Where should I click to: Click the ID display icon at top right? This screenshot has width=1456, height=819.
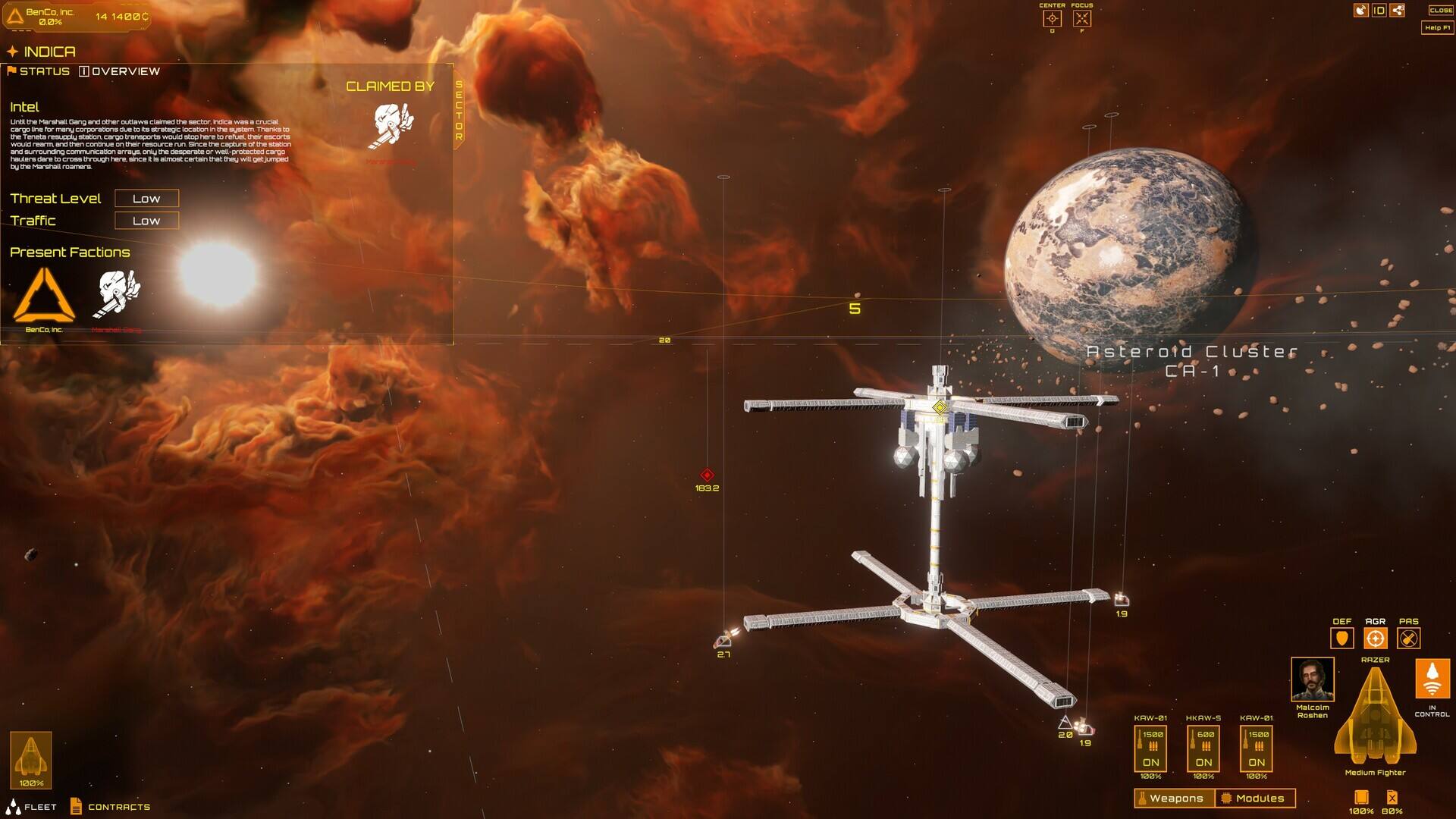click(1380, 10)
